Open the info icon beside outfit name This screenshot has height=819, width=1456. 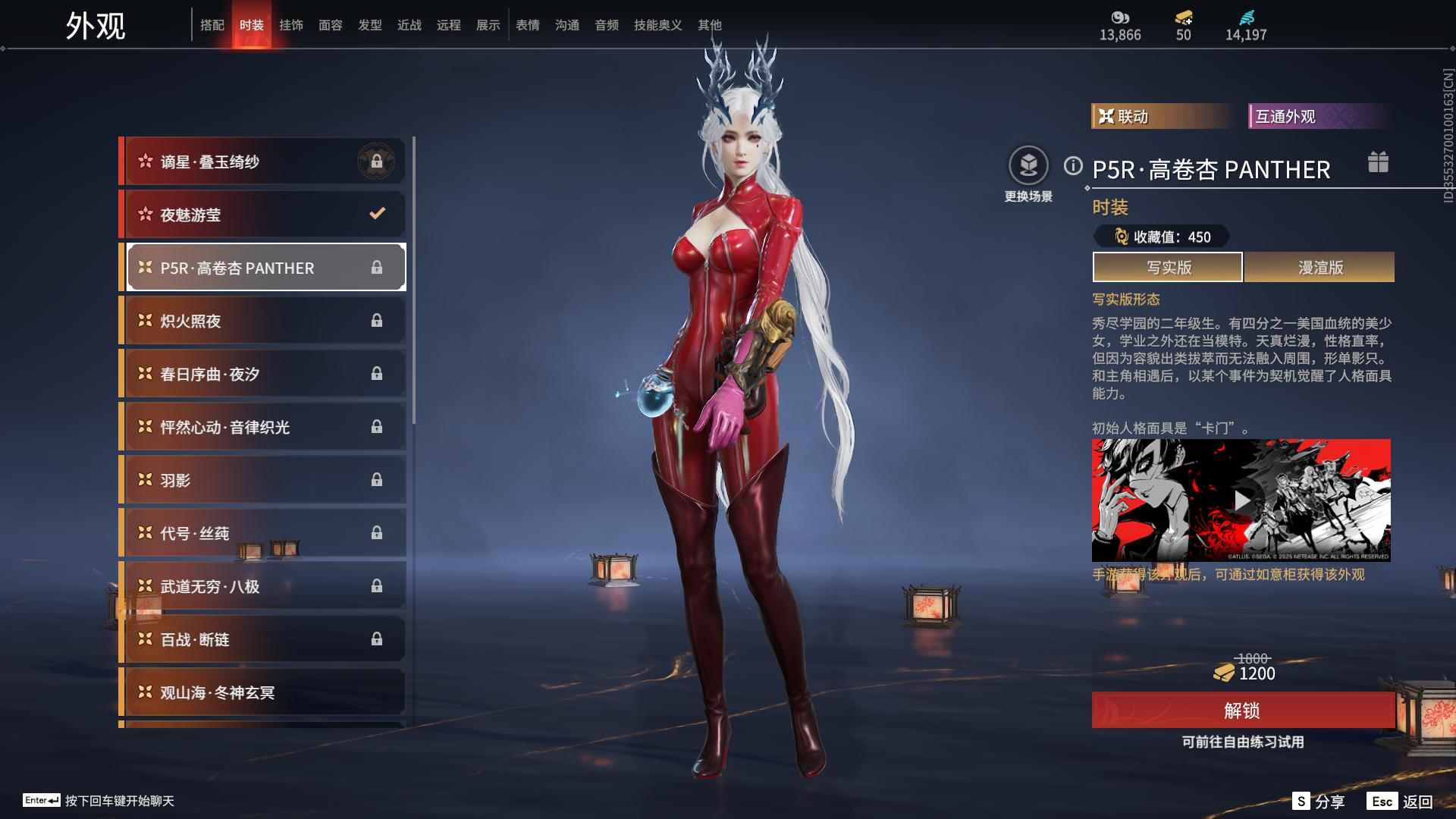coord(1073,166)
